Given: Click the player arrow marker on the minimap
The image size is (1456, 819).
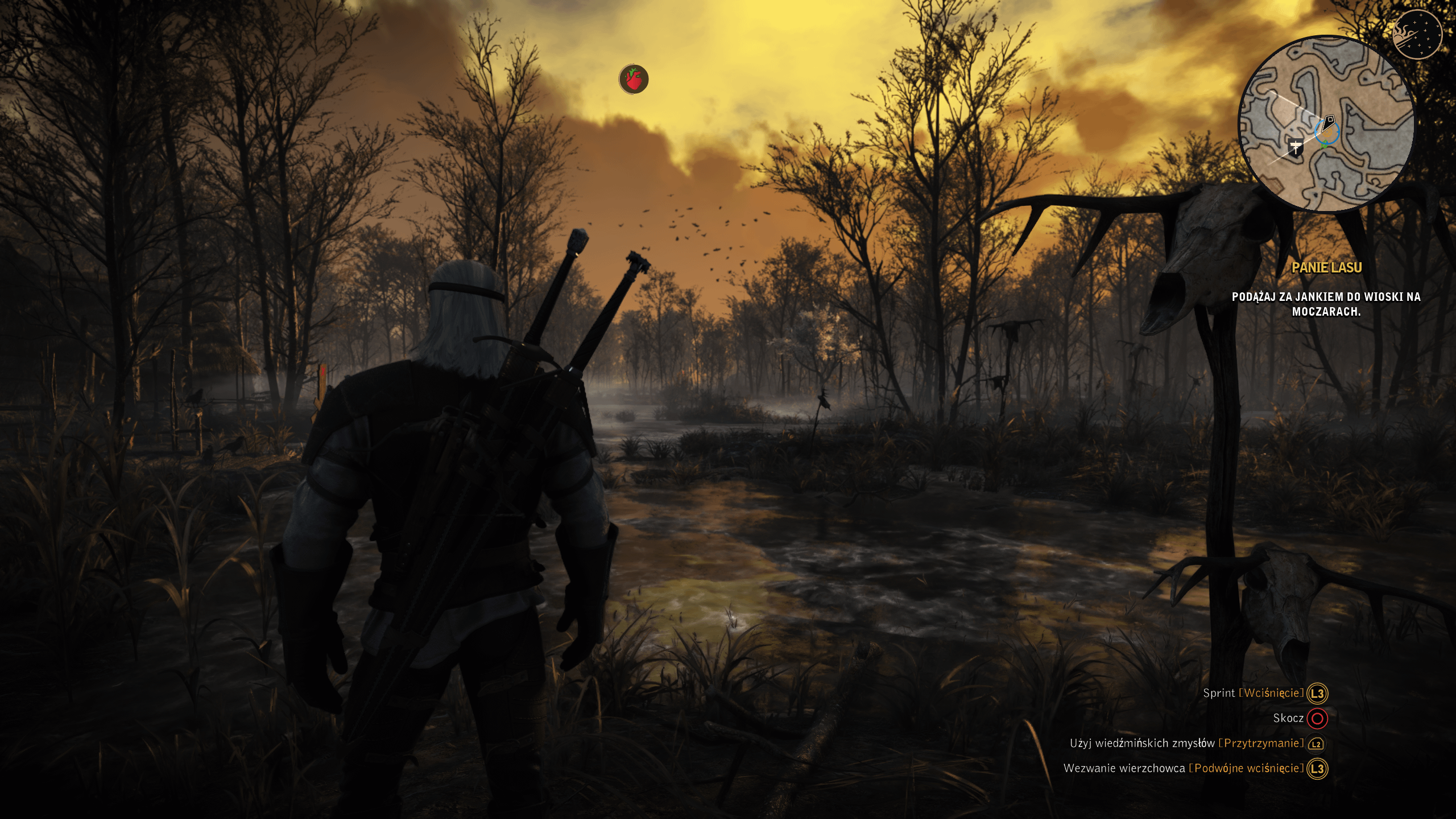Looking at the screenshot, I should (x=1327, y=122).
